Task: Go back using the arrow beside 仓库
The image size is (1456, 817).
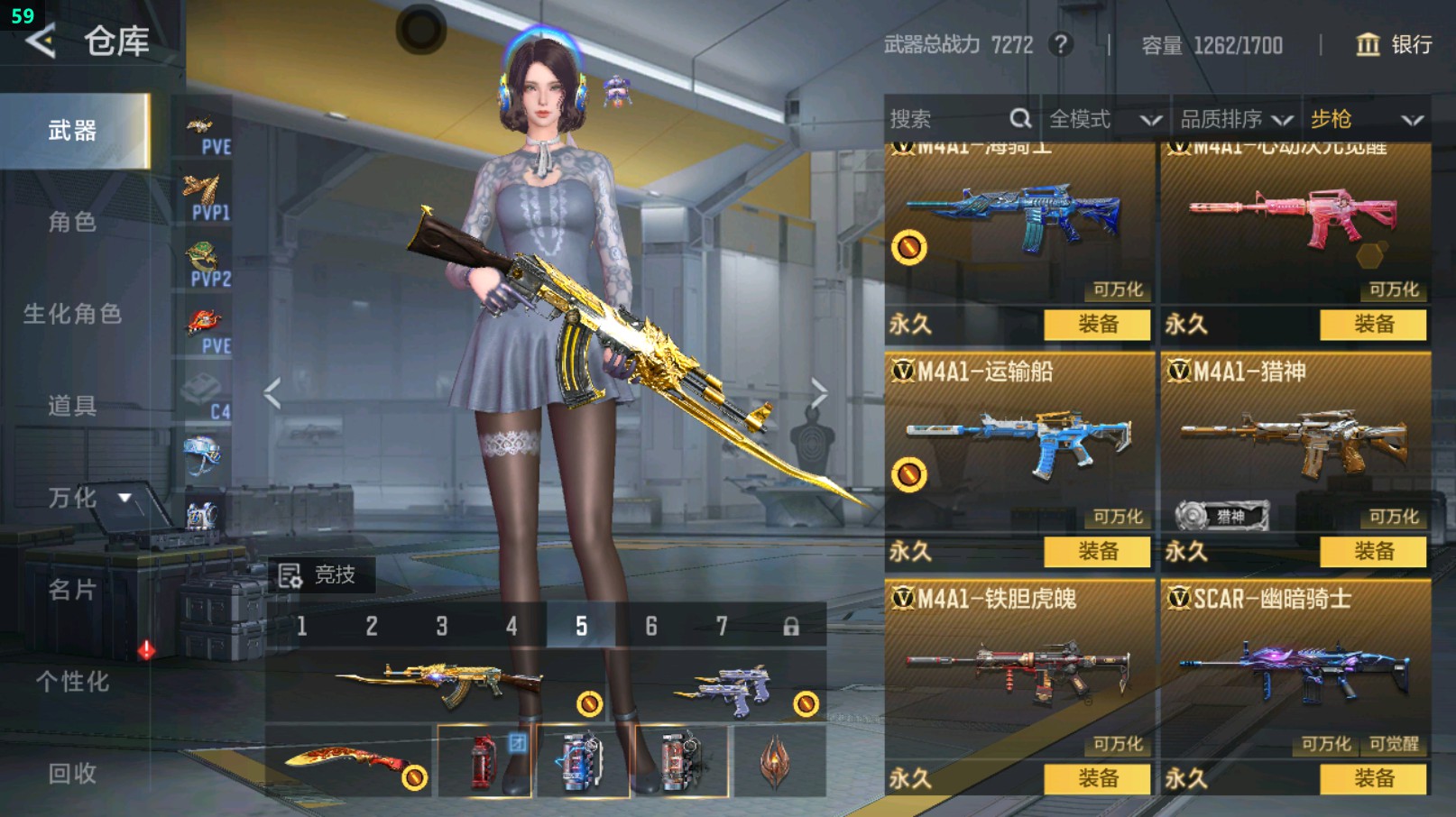Action: (41, 41)
